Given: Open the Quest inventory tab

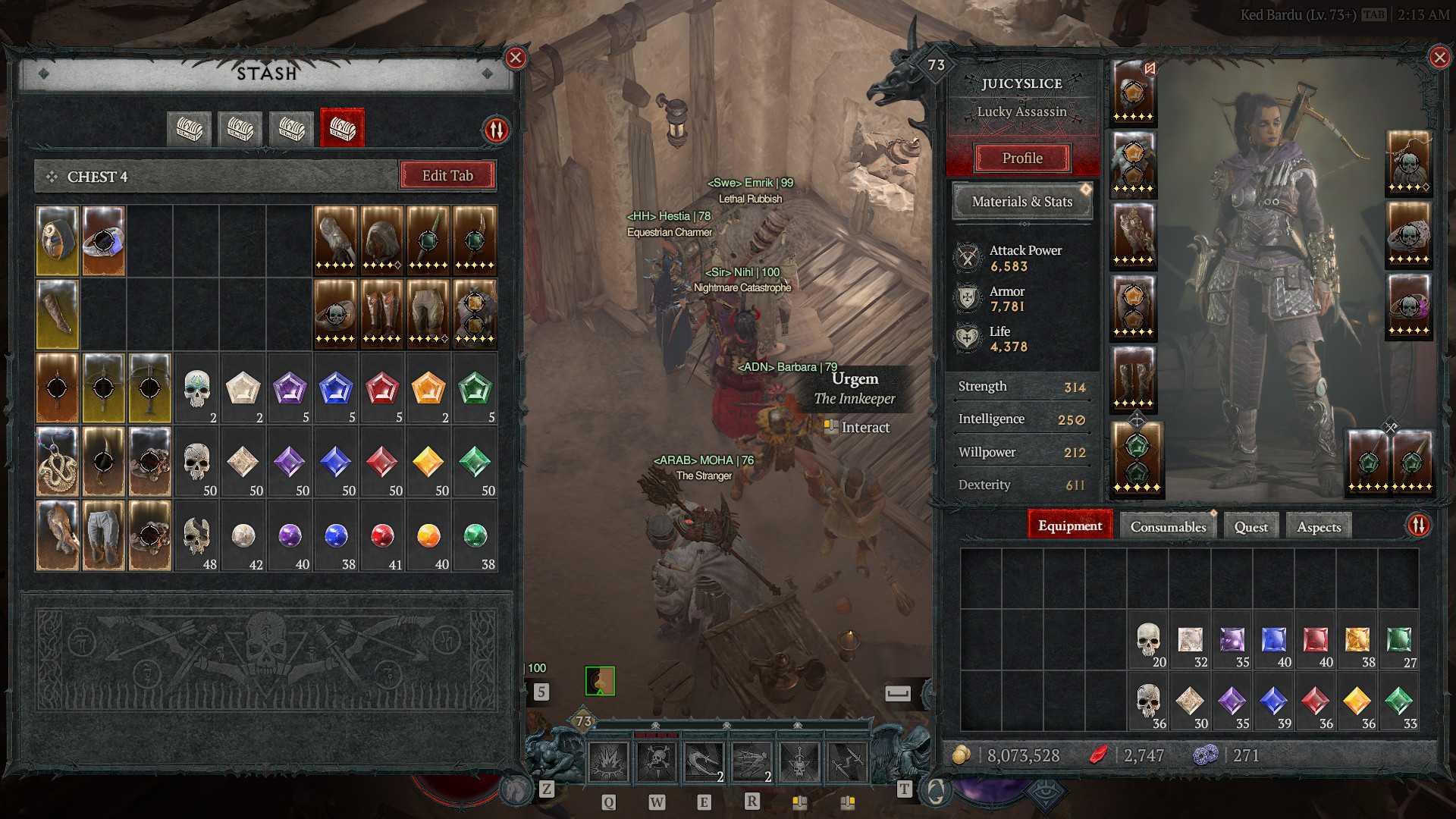Looking at the screenshot, I should pos(1250,526).
